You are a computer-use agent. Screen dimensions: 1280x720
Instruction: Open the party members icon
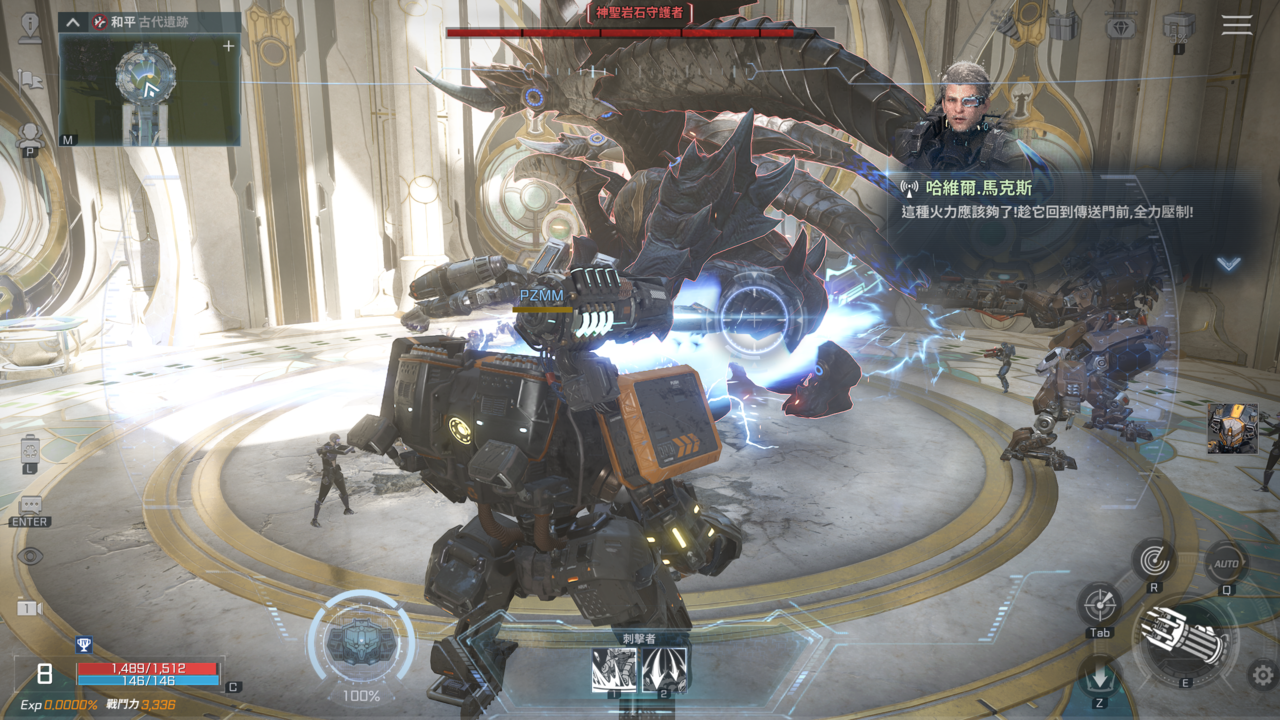click(30, 137)
